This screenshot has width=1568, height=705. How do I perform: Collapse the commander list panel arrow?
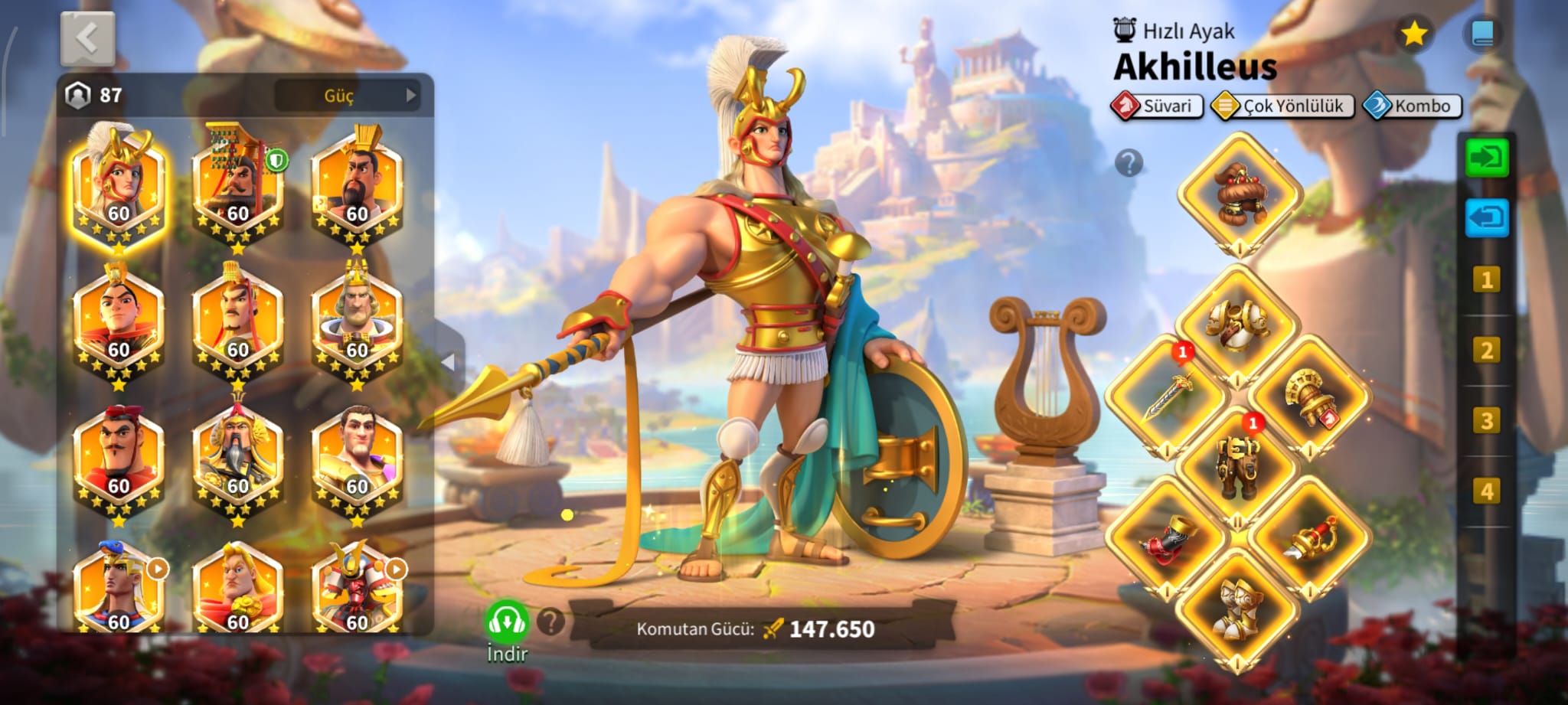tap(449, 361)
